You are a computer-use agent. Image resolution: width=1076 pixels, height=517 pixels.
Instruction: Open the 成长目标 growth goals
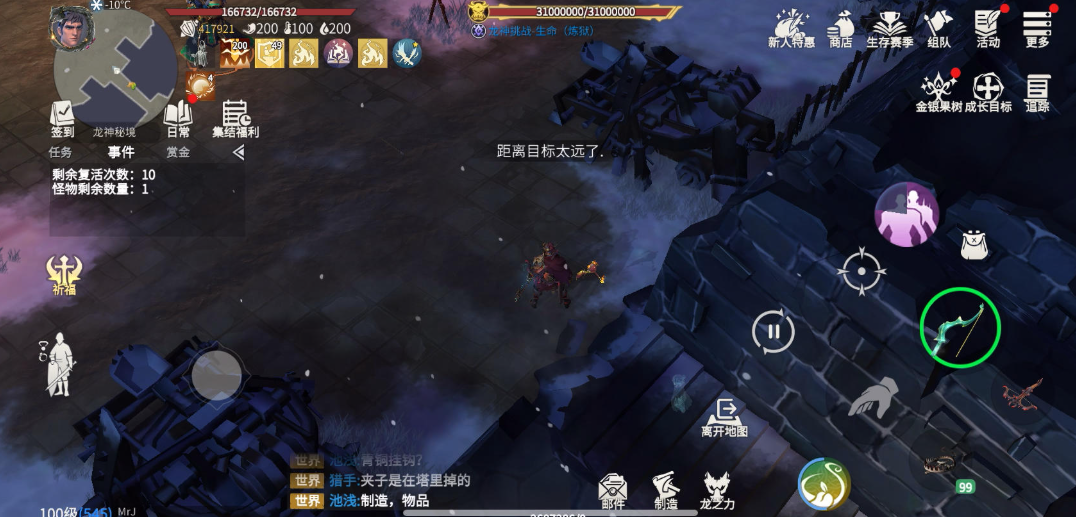(988, 91)
